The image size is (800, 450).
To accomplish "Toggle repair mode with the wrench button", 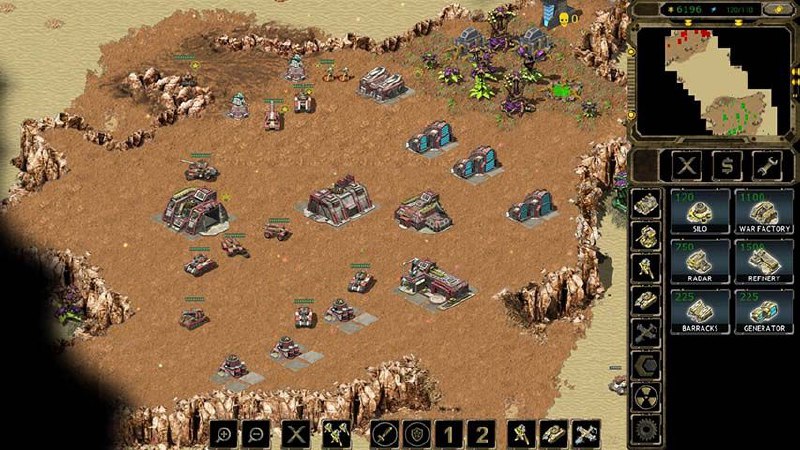I will coord(768,165).
